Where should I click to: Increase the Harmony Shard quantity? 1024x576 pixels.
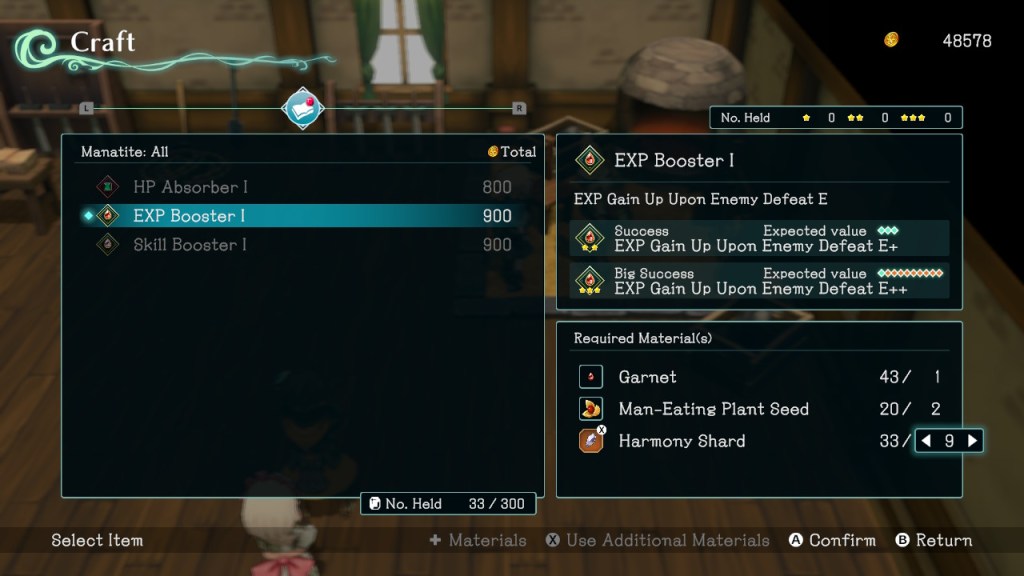[972, 441]
